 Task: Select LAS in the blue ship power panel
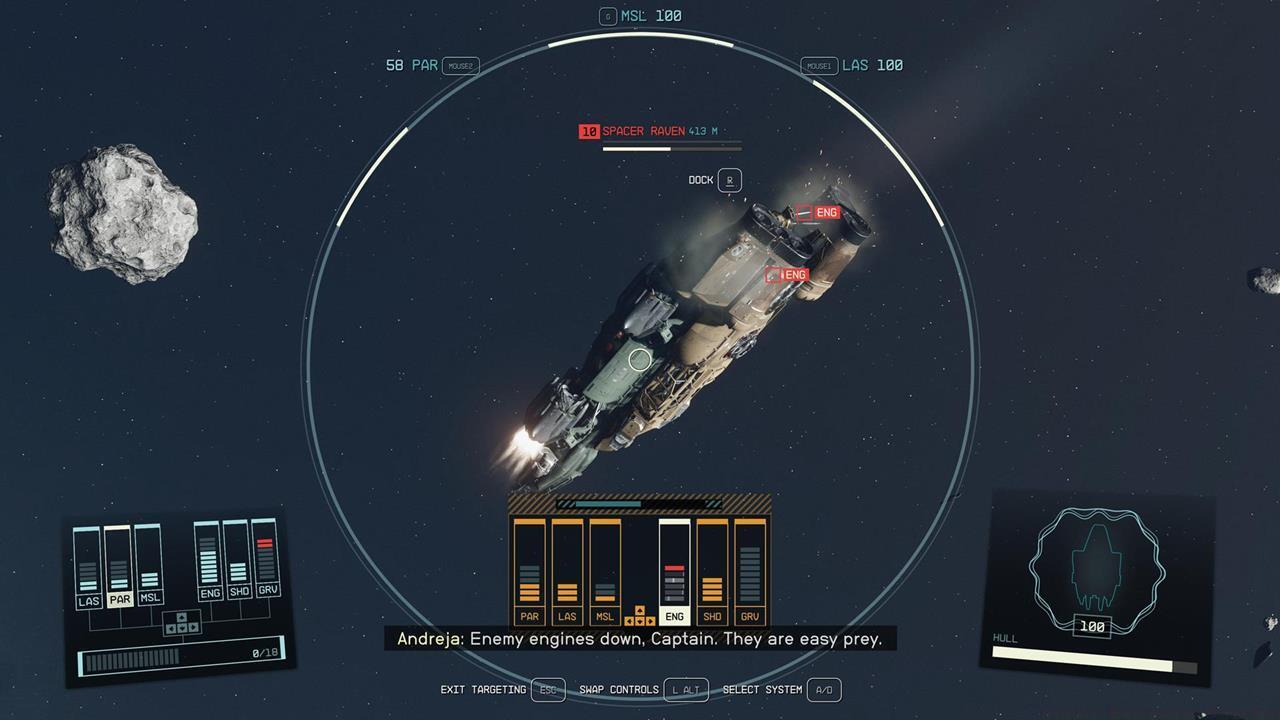[89, 600]
